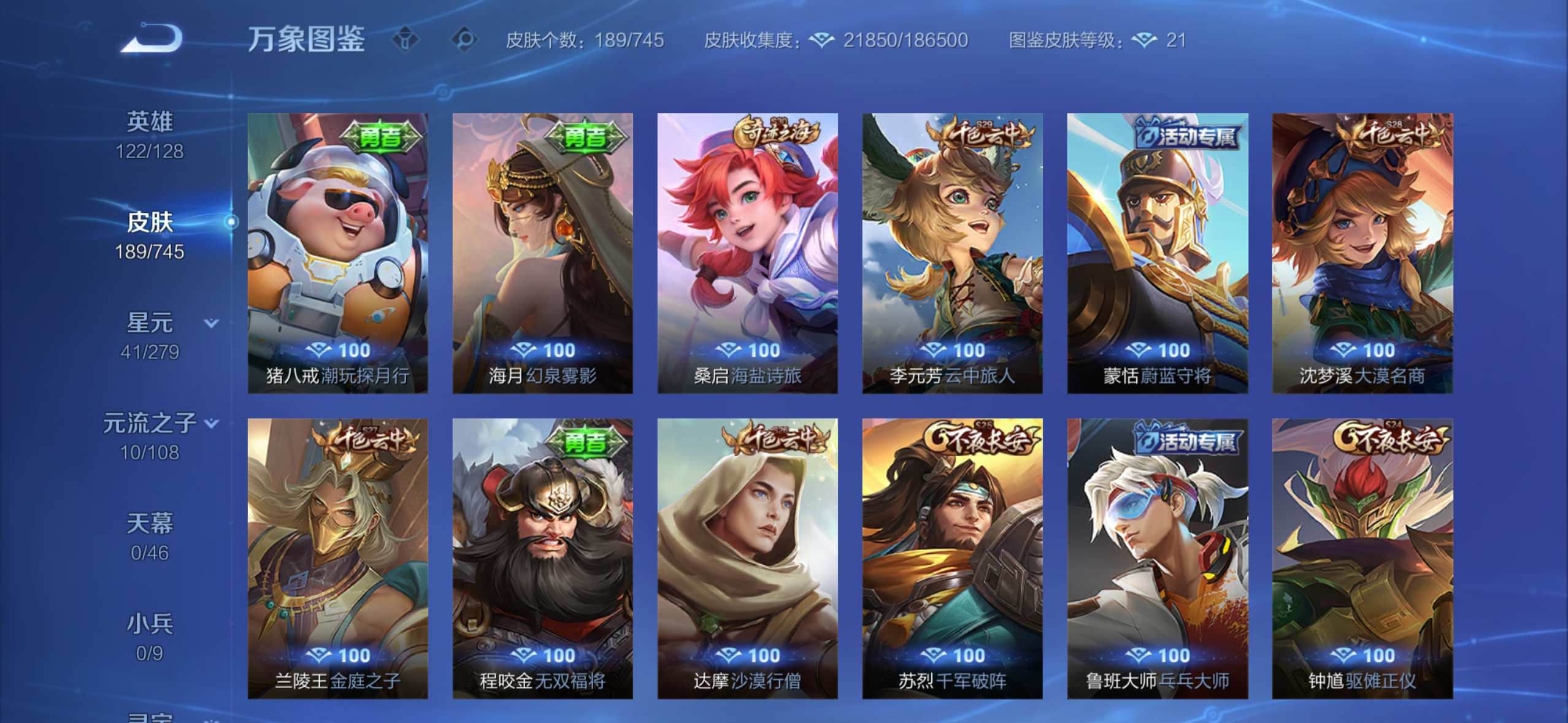Image resolution: width=1568 pixels, height=723 pixels.
Task: Select 沈梦溪 大漠名商 skin card
Action: tap(1362, 253)
